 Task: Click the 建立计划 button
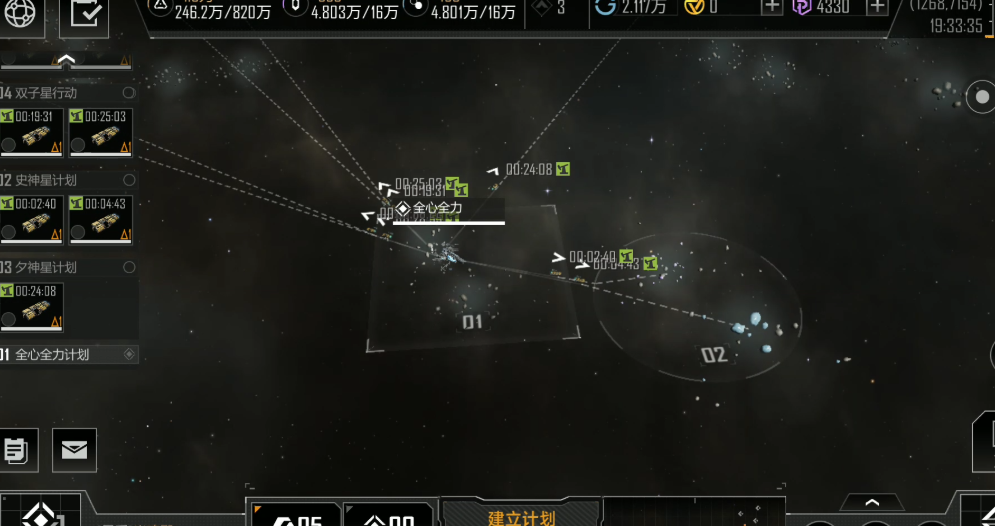point(521,517)
